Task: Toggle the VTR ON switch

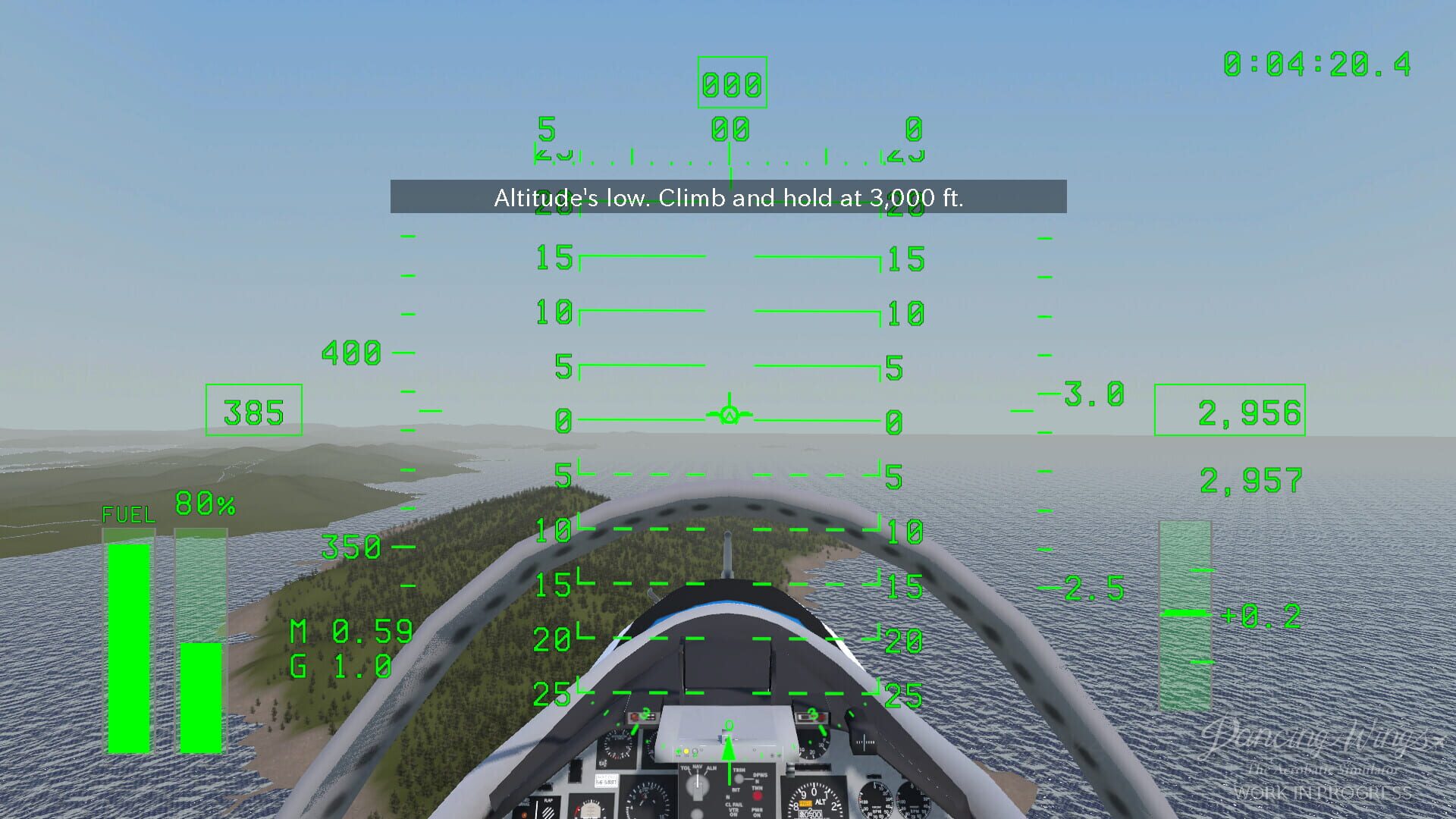Action: tap(733, 812)
